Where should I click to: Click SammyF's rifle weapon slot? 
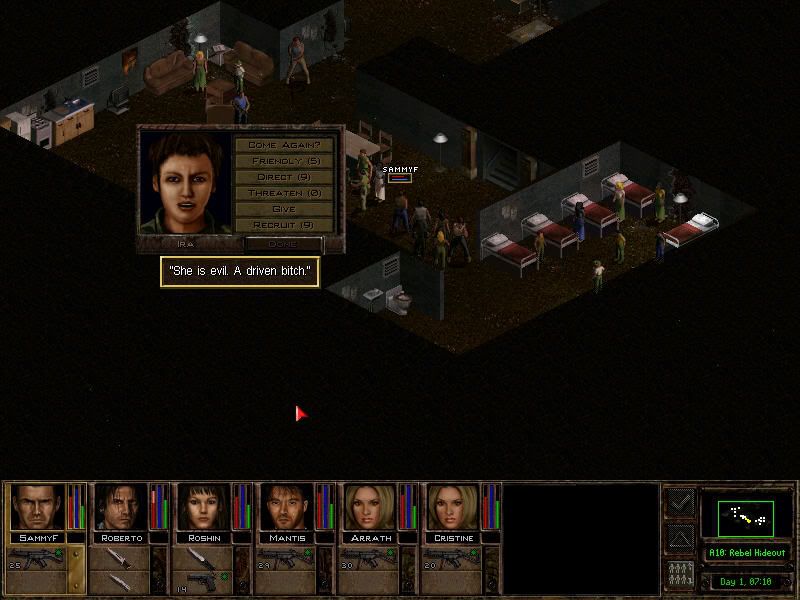[38, 557]
